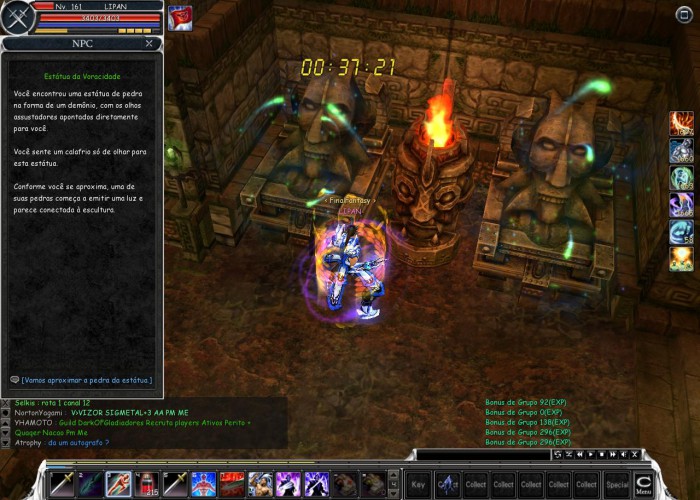Close the chat bar with its X

pyautogui.click(x=634, y=455)
